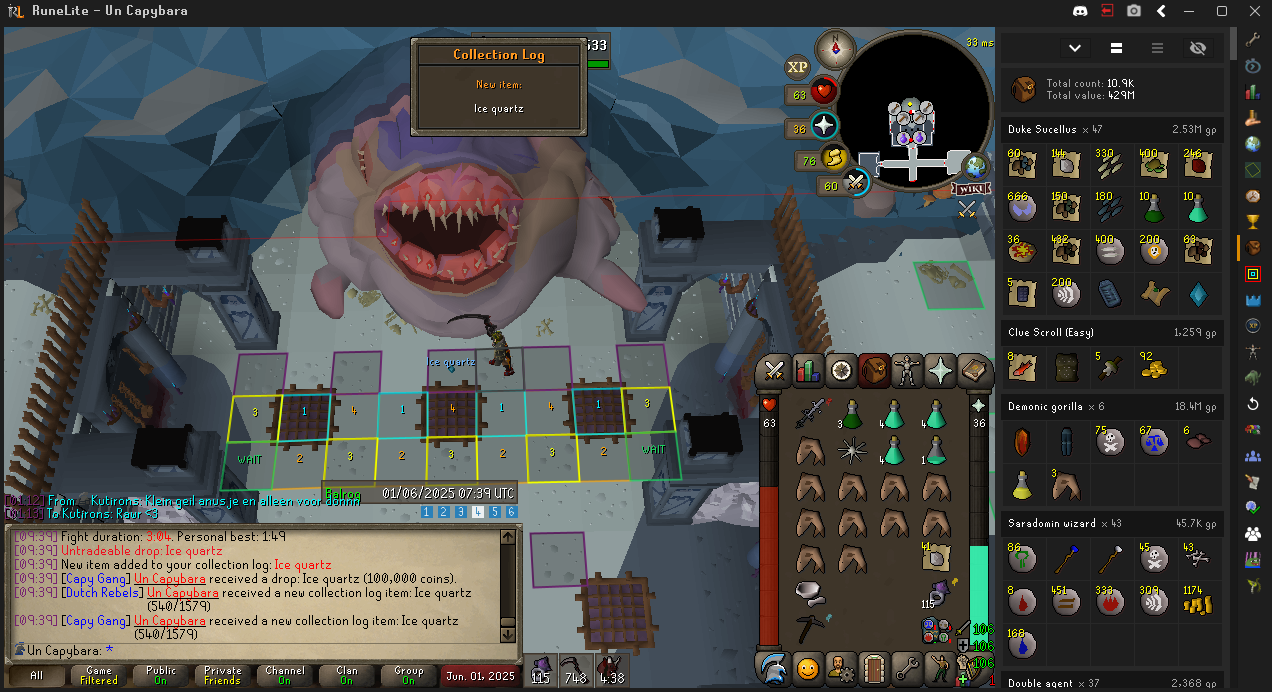Viewport: 1272px width, 692px height.
Task: Activate the special attack orb
Action: [855, 182]
